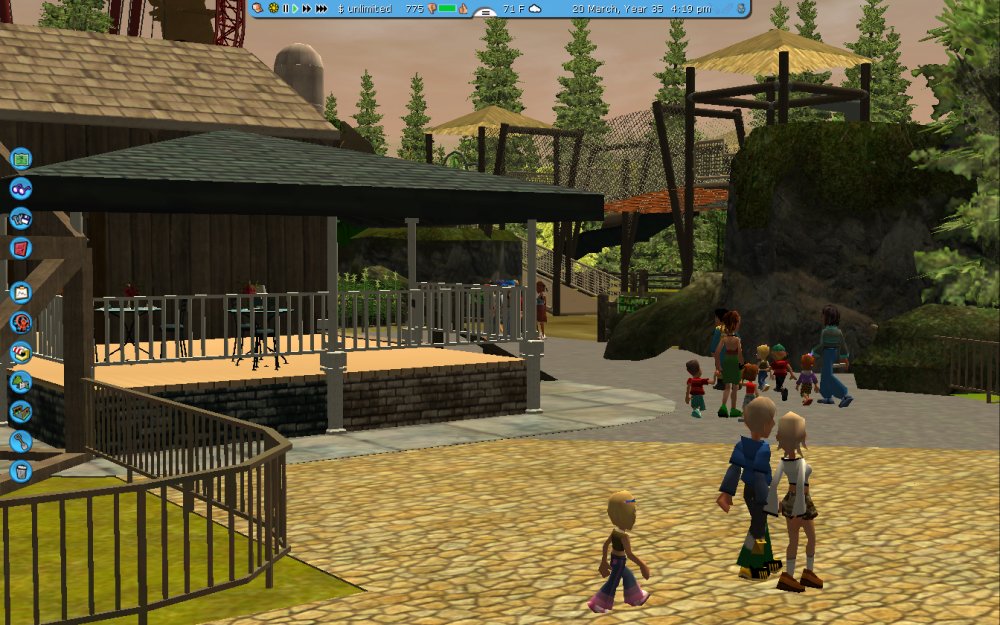Expand the top status bar handle
Viewport: 1000px width, 625px height.
click(486, 13)
